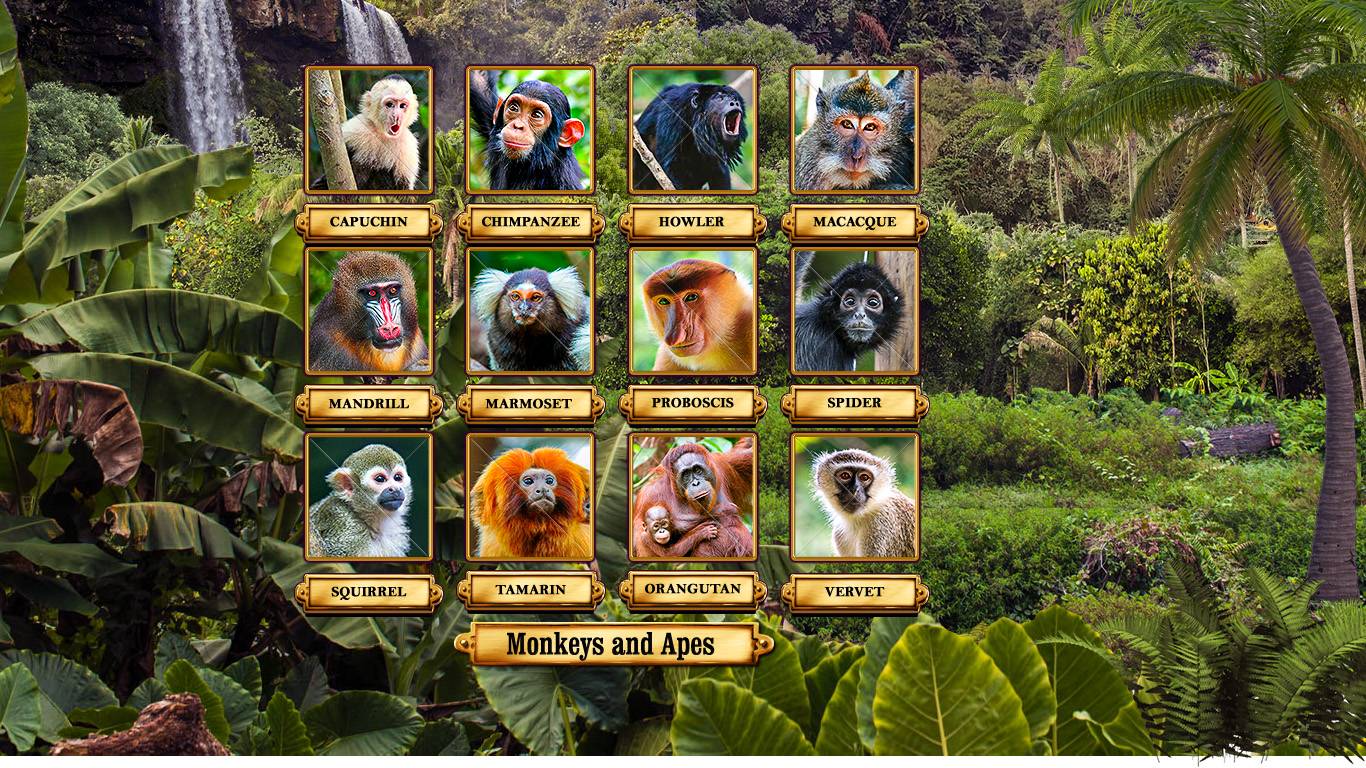Select the Capuchin monkey picture tile
This screenshot has height=768, width=1366.
(369, 129)
